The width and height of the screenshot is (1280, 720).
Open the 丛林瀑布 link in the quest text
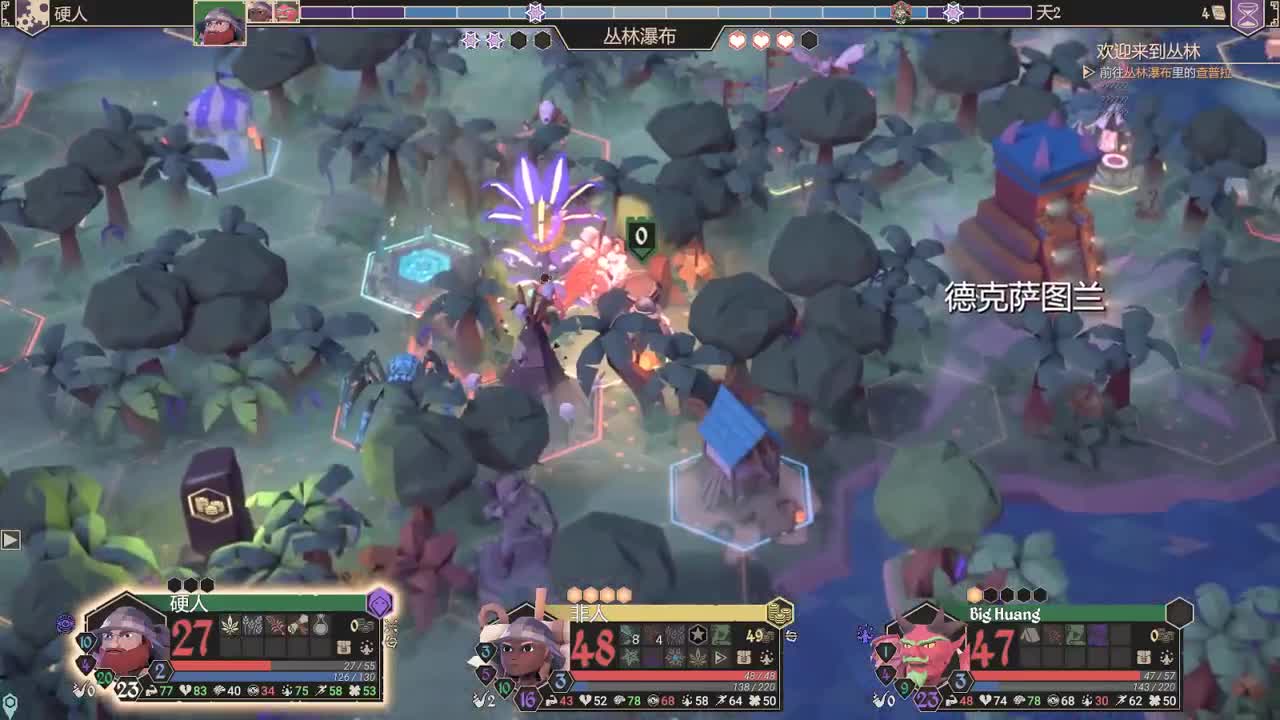(x=1138, y=73)
